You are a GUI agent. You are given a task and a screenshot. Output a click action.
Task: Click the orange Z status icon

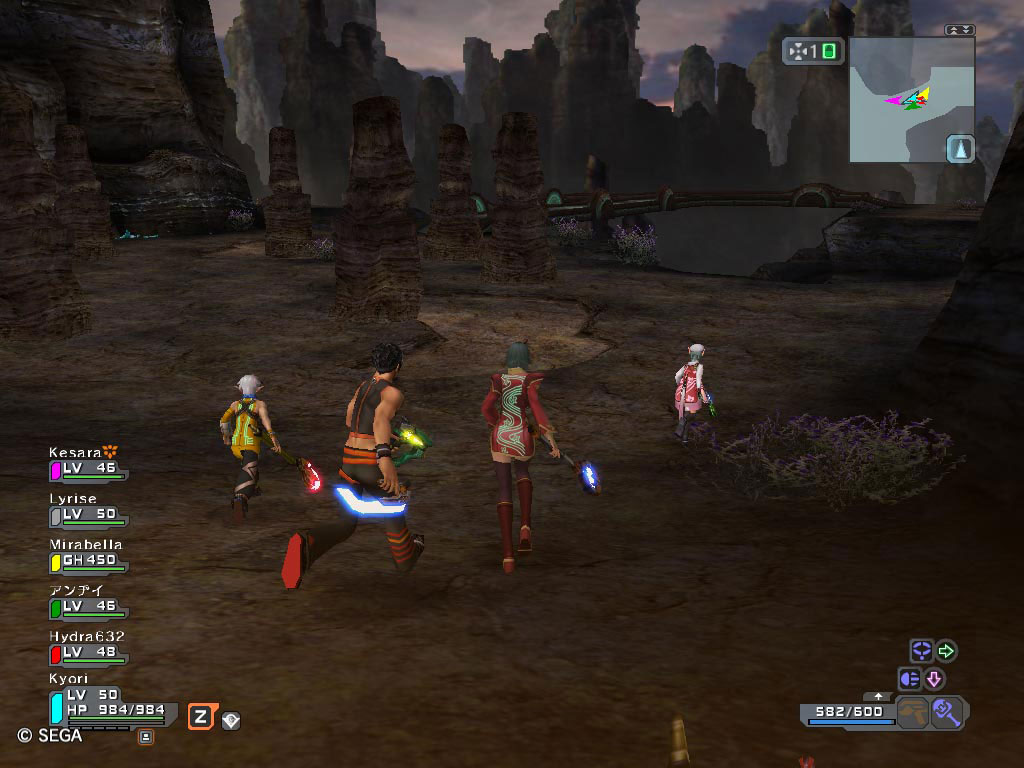(x=201, y=716)
